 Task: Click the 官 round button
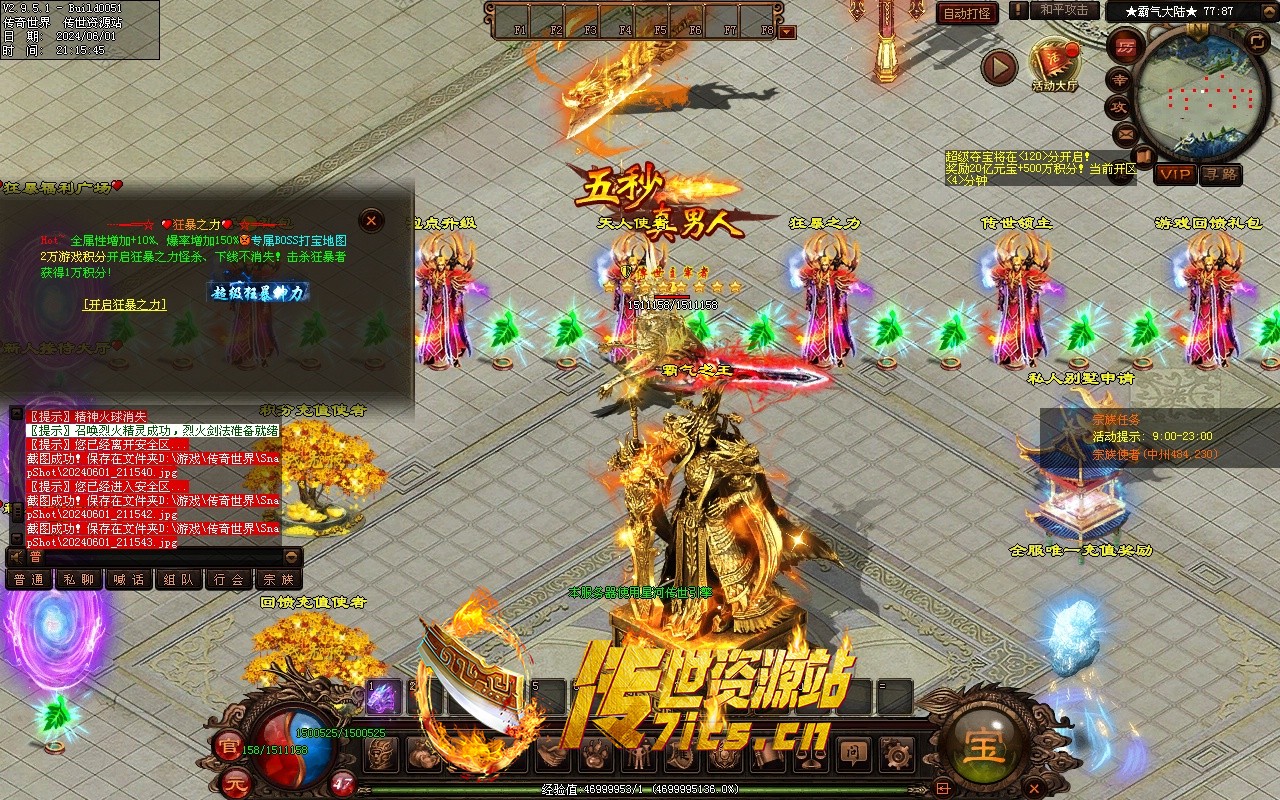coord(228,745)
